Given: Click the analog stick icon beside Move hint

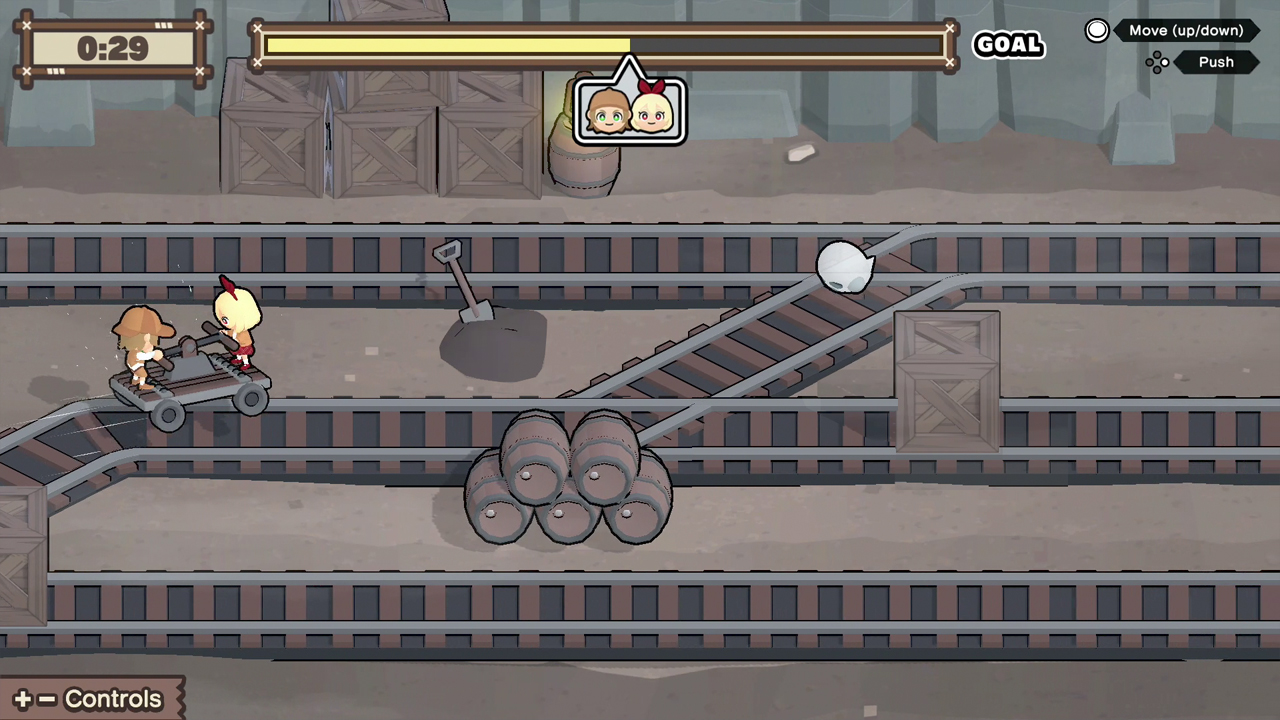Looking at the screenshot, I should (1097, 30).
